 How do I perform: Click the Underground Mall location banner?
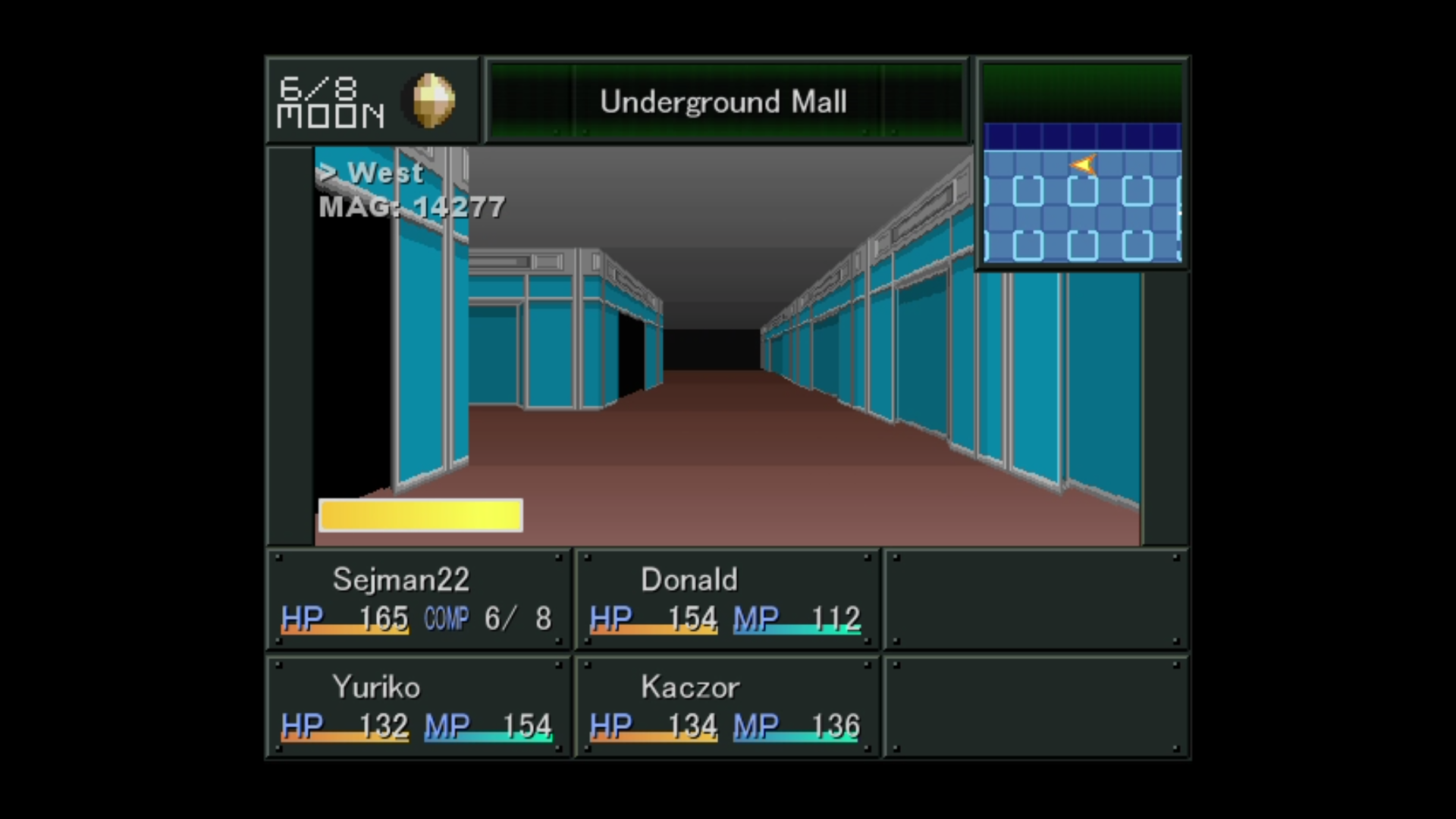click(x=725, y=101)
